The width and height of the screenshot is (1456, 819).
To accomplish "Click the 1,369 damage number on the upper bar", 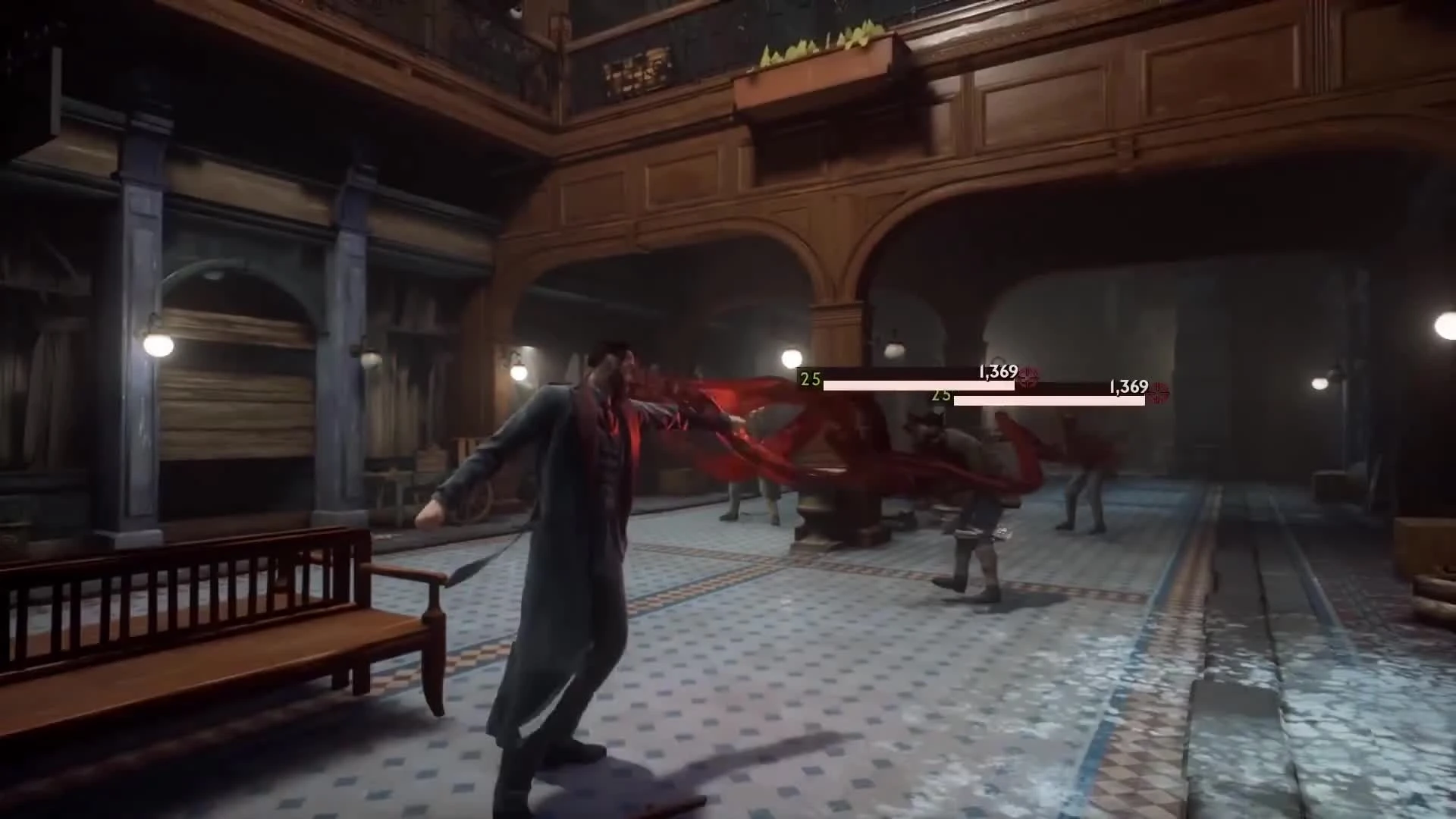I will (x=998, y=372).
